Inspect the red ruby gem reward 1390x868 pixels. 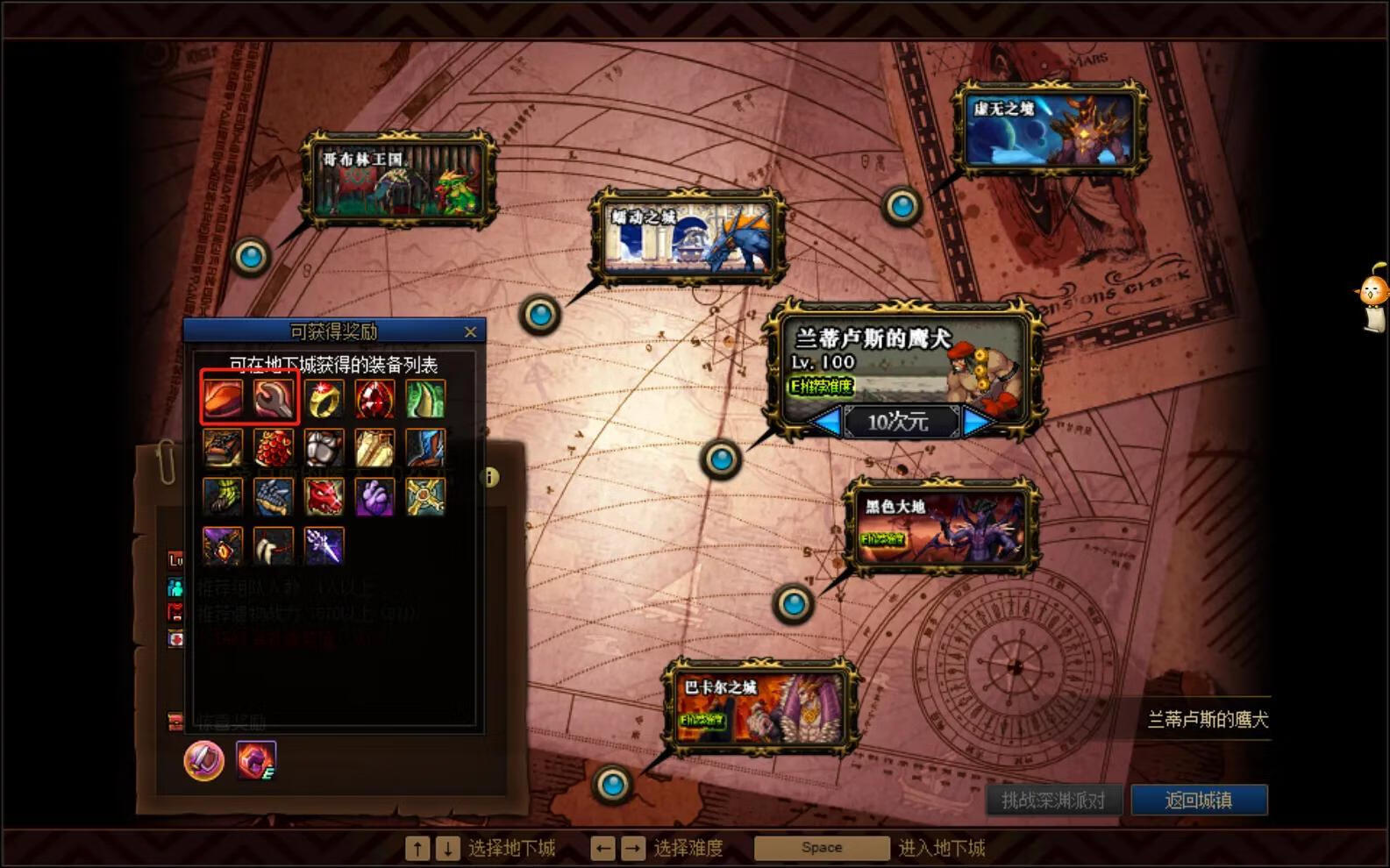(374, 399)
